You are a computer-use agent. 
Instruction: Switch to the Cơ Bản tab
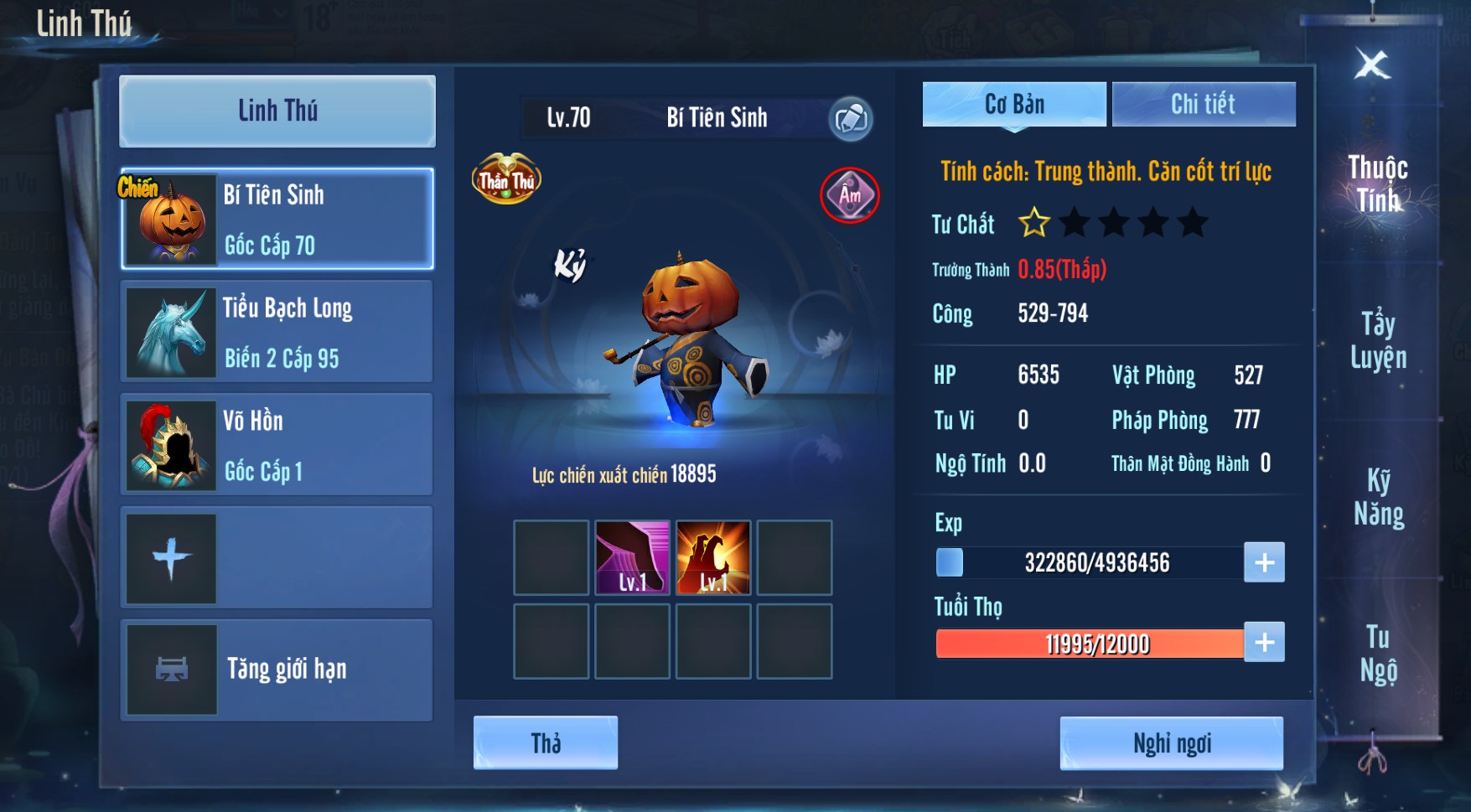(x=1014, y=105)
